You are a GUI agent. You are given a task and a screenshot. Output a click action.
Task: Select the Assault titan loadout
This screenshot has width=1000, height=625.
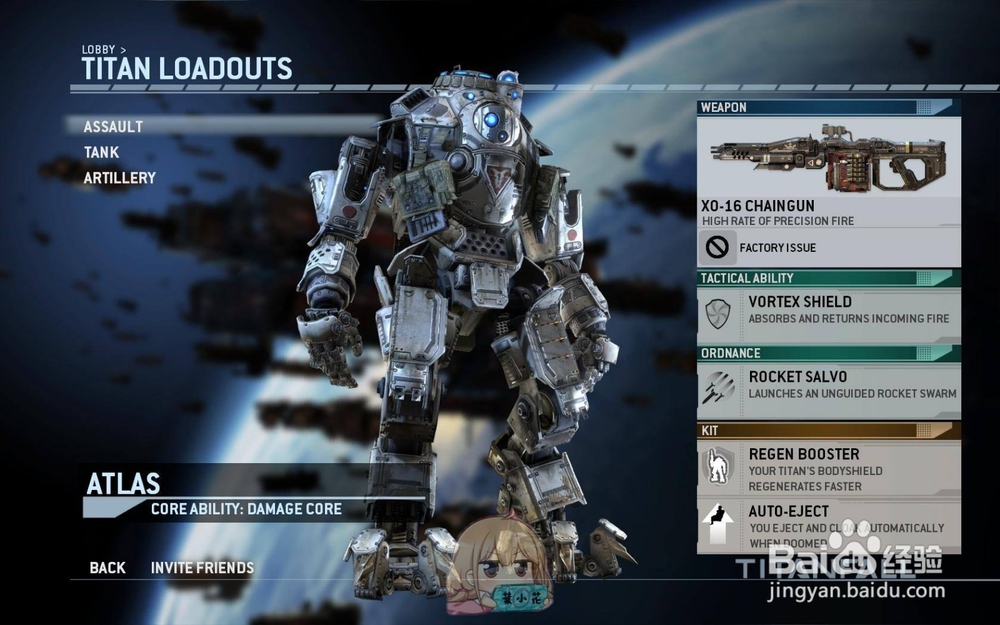coord(113,127)
